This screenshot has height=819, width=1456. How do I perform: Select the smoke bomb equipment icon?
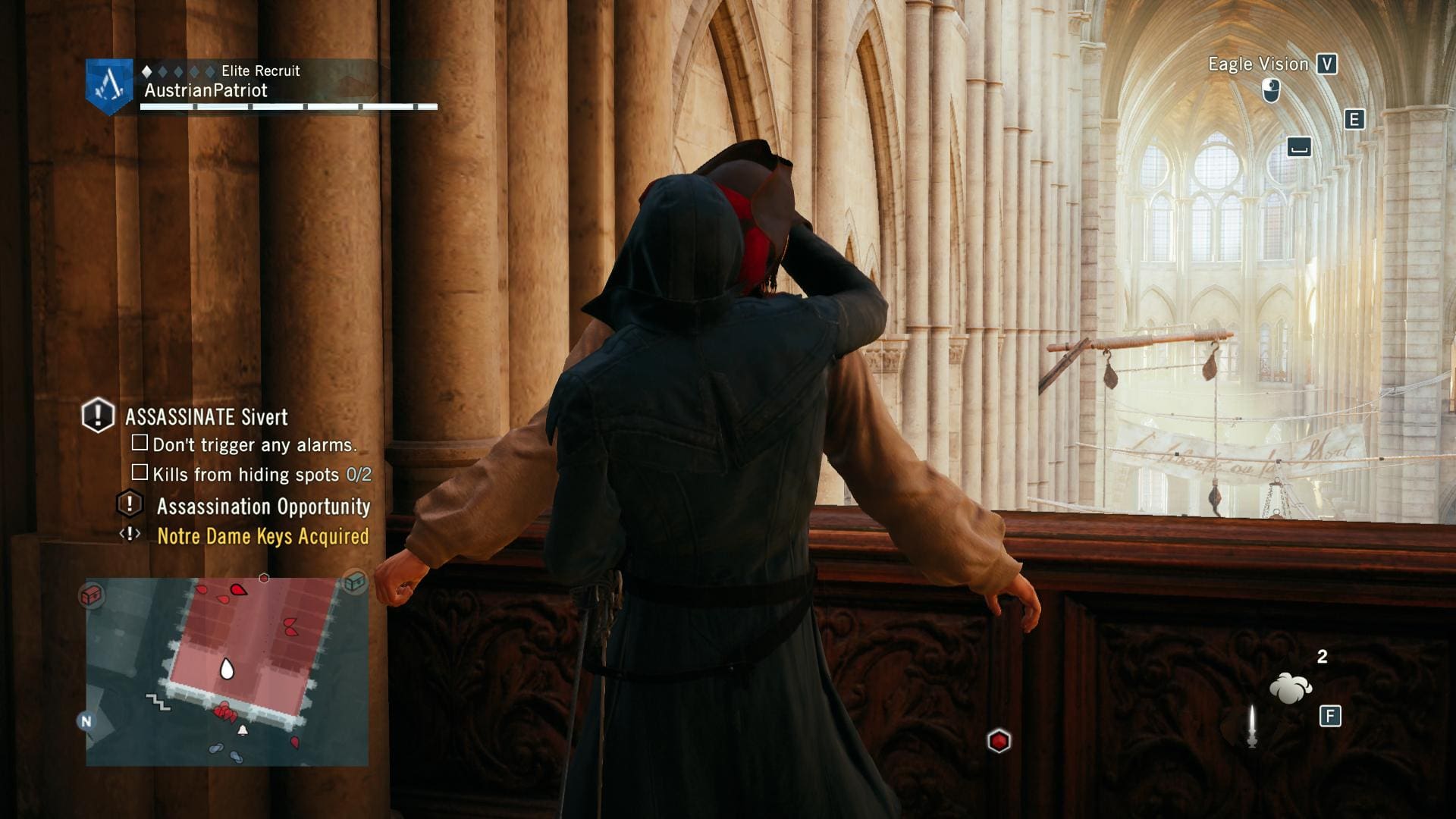pyautogui.click(x=1290, y=688)
